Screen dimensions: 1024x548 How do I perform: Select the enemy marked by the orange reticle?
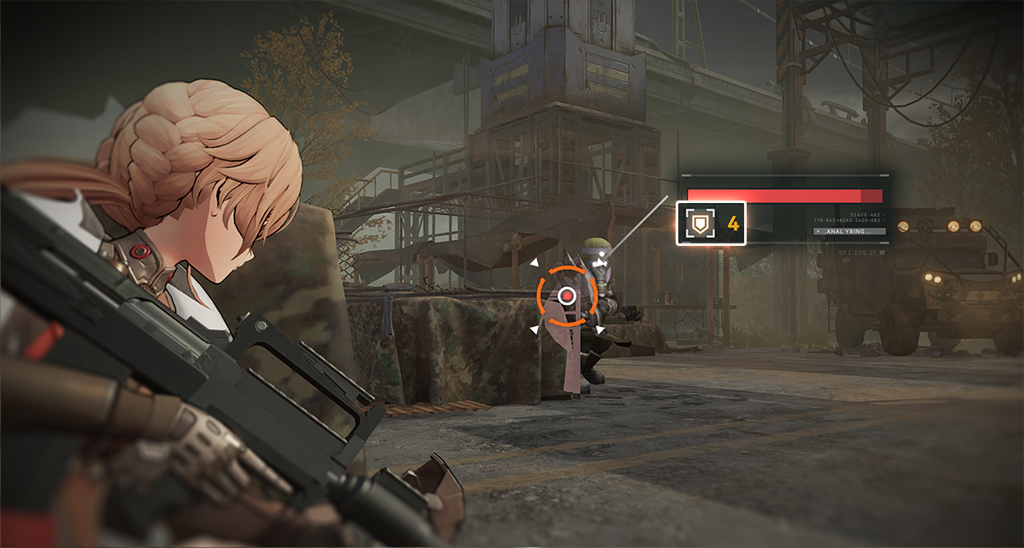[x=567, y=295]
